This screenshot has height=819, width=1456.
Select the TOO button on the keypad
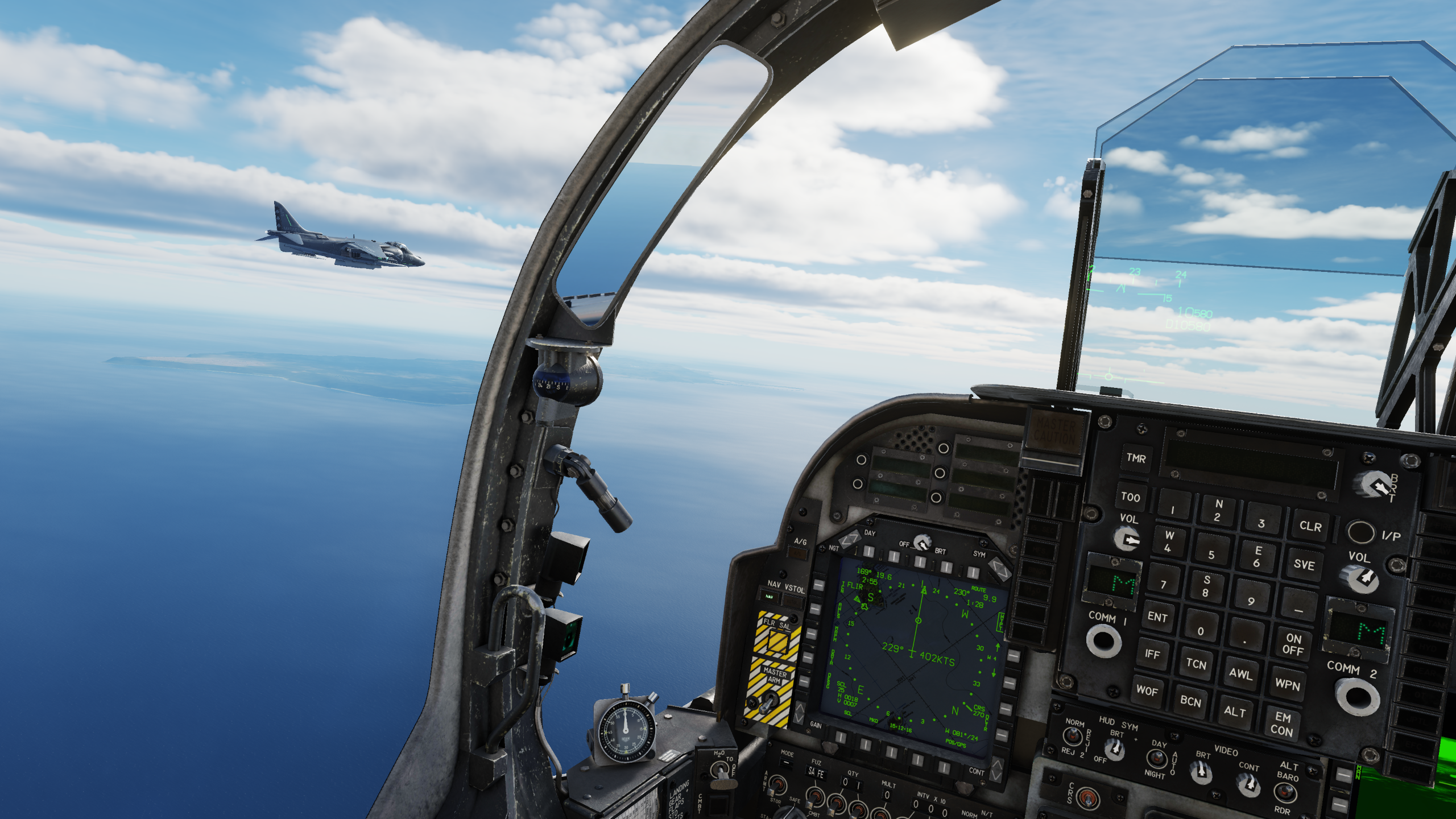pyautogui.click(x=1130, y=497)
